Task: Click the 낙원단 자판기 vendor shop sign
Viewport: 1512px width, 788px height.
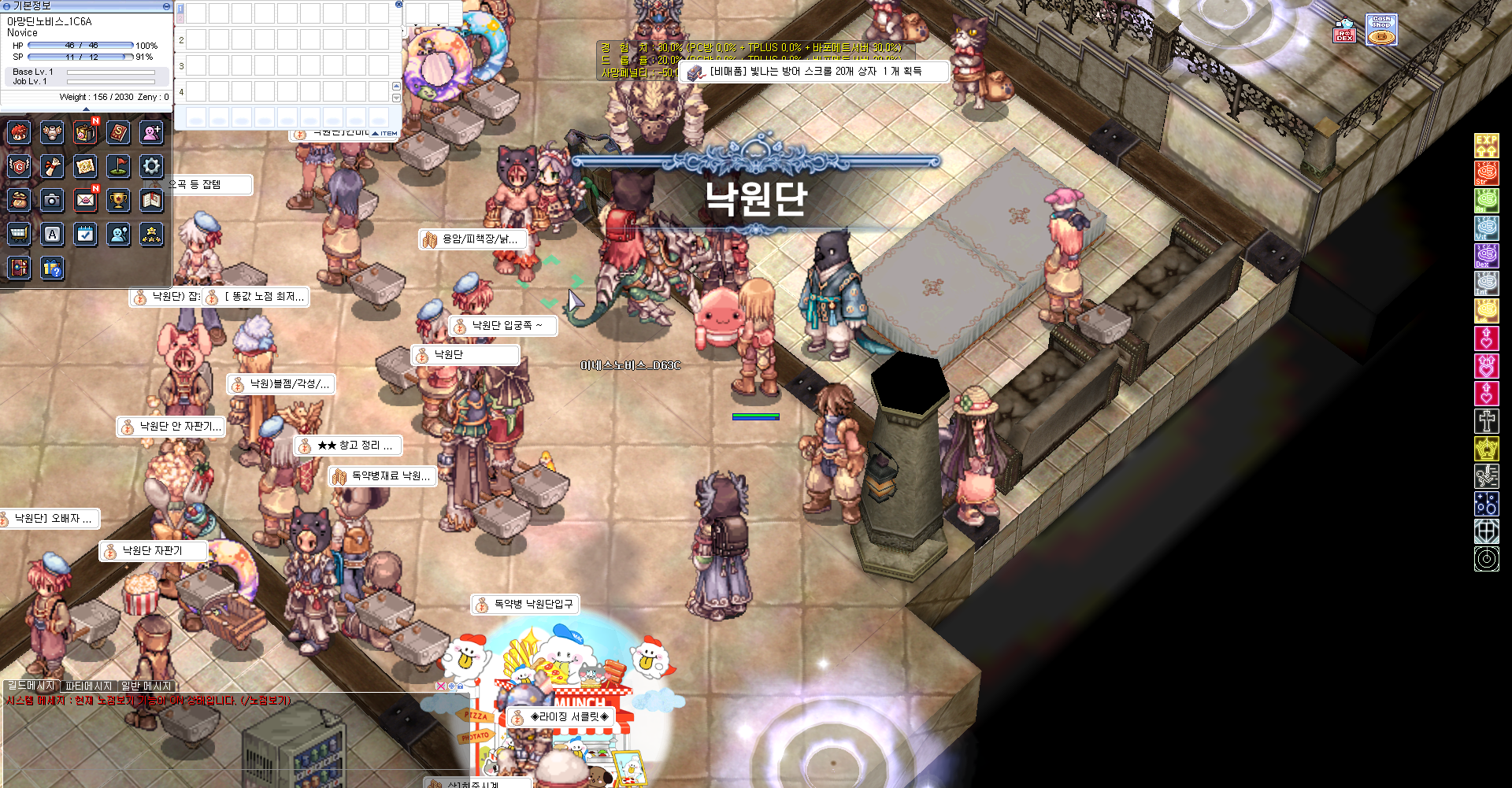Action: pyautogui.click(x=153, y=551)
